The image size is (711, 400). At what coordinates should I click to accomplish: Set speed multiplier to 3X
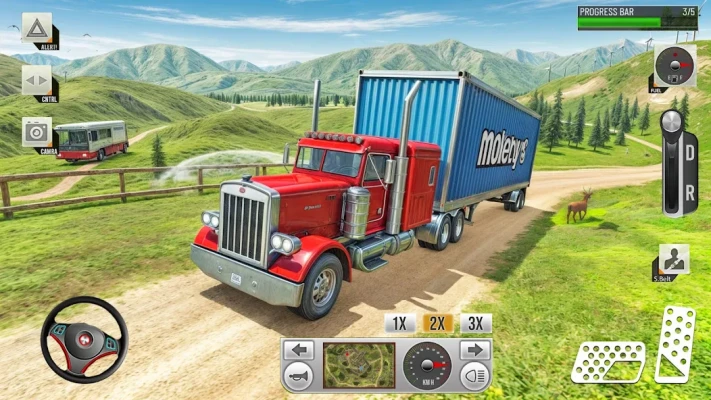476,323
